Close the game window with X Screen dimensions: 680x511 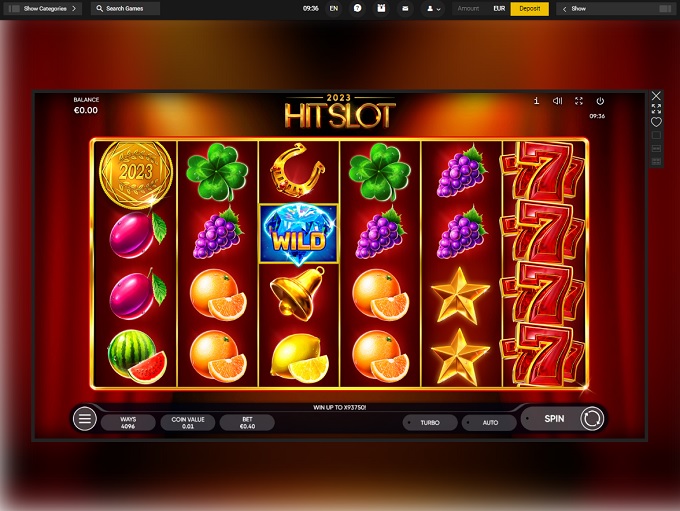[656, 95]
